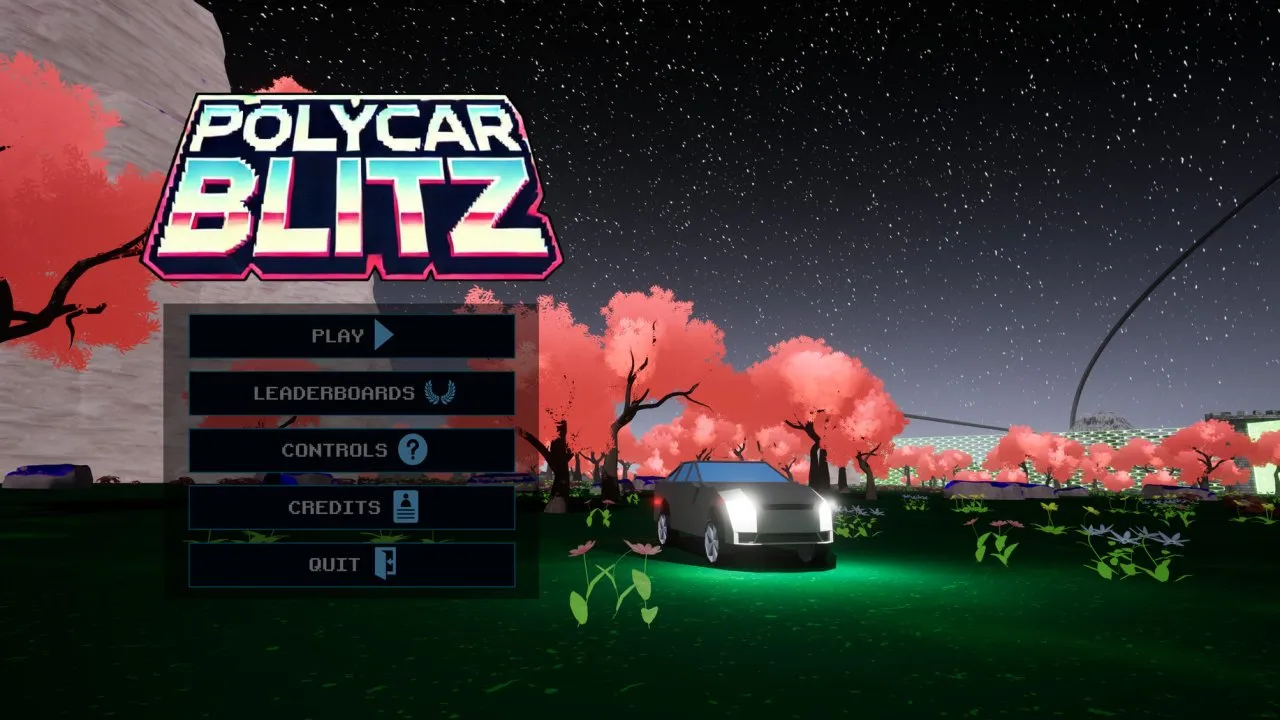Show the Controls screen
Screen dimensions: 1280x720
pyautogui.click(x=351, y=450)
